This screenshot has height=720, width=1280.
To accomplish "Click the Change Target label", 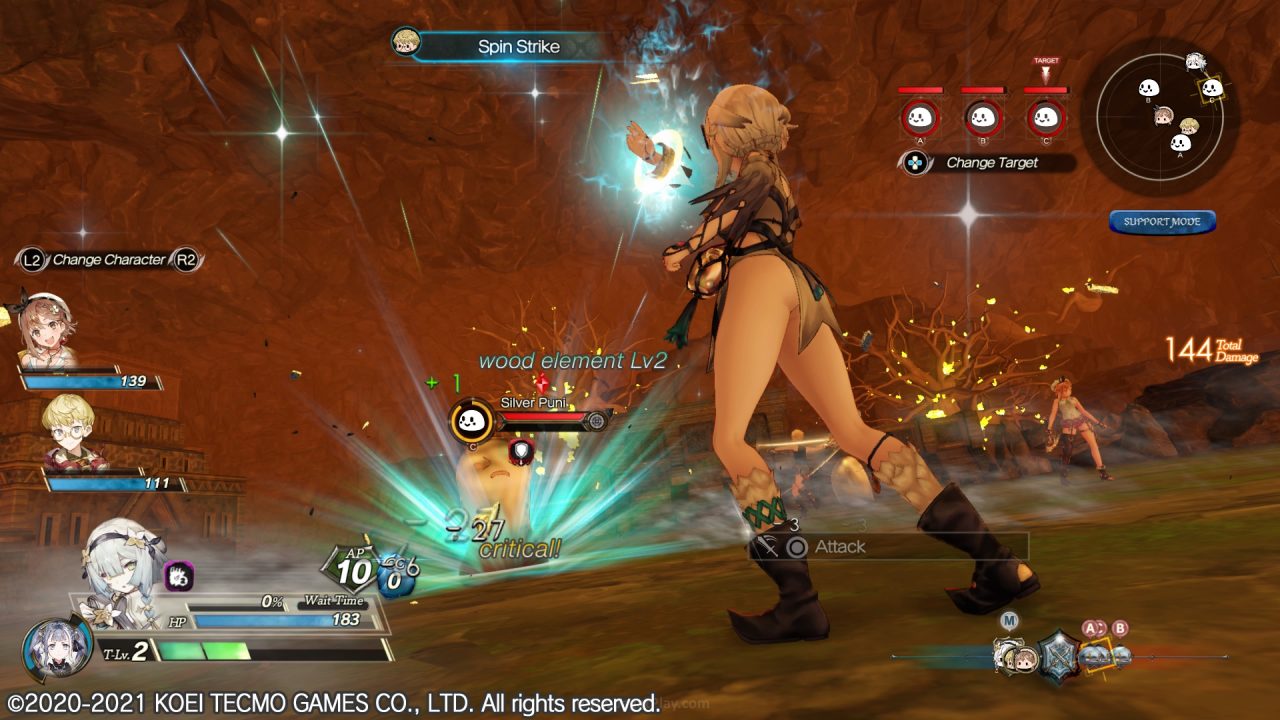I will pos(991,162).
